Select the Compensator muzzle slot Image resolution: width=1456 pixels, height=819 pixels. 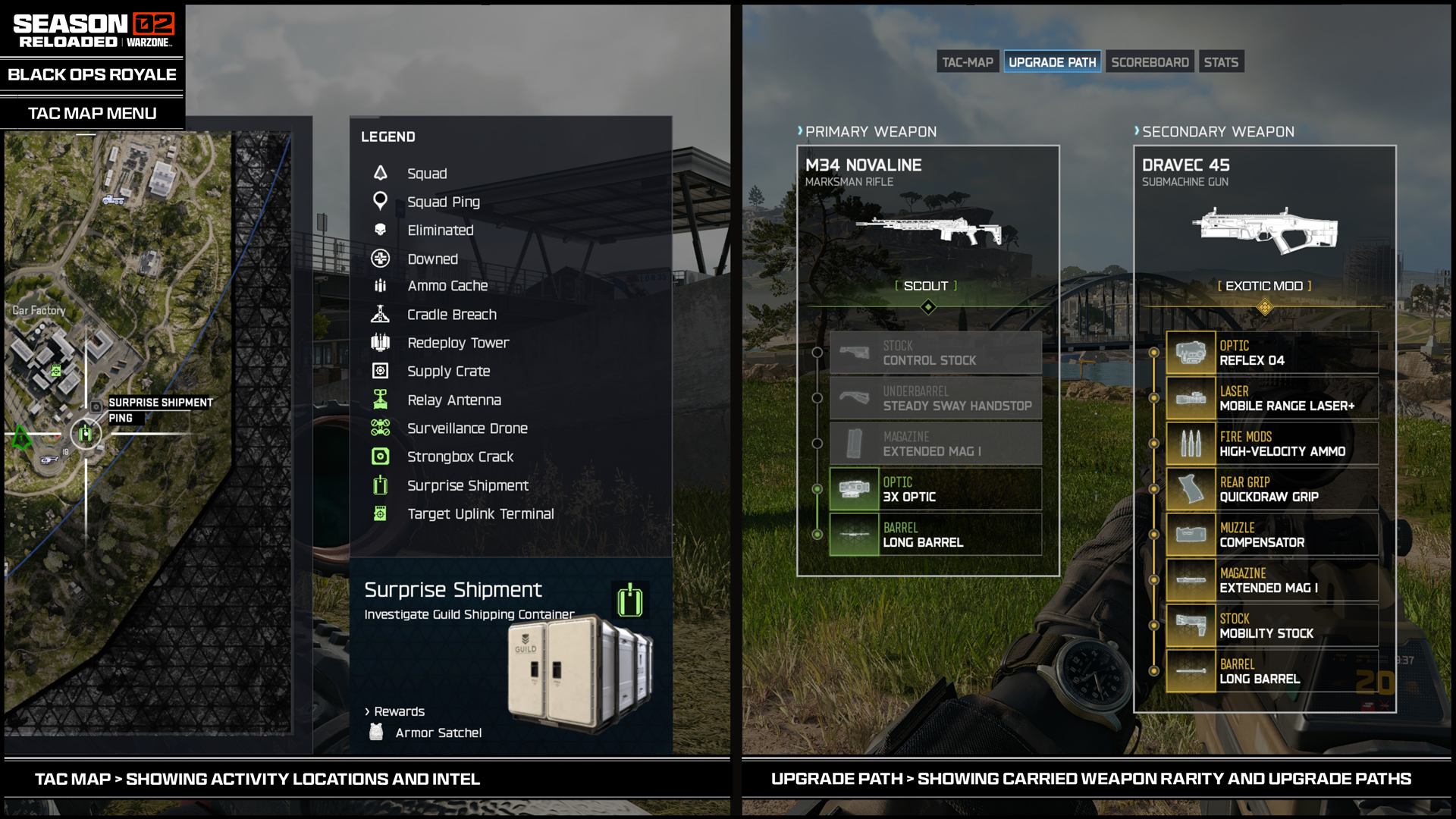(1272, 535)
